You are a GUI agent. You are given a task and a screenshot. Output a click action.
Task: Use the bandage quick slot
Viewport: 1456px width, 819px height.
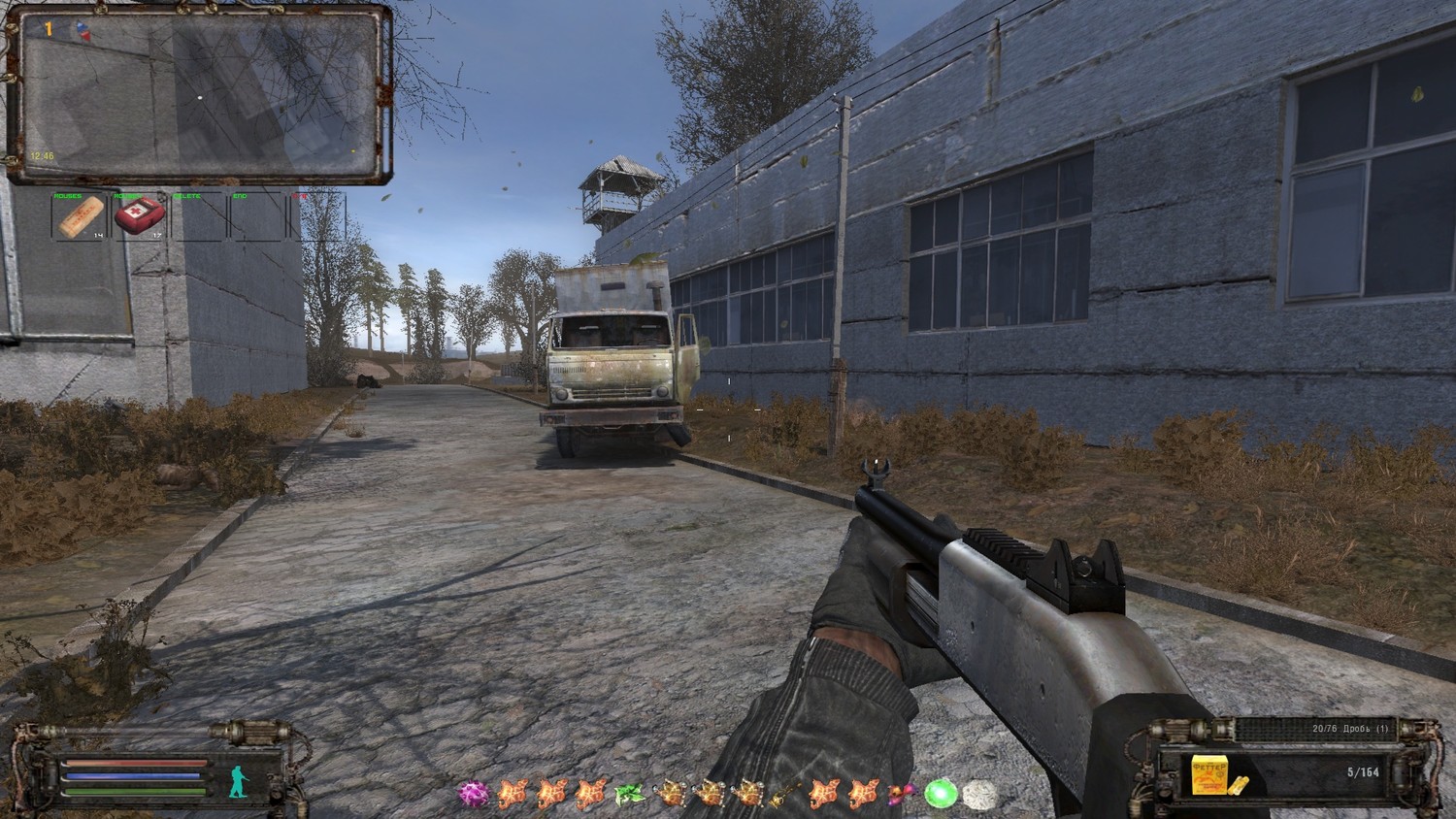click(81, 216)
